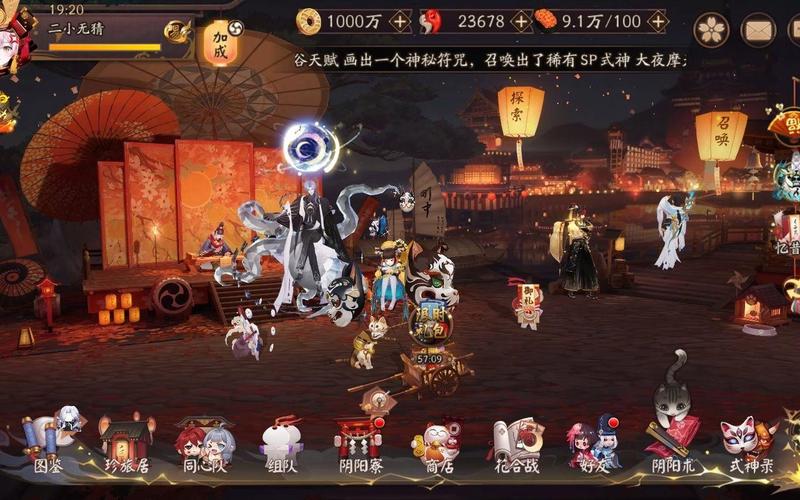Open the 花合战 scroll menu
Screen dimensions: 800x500
click(517, 442)
